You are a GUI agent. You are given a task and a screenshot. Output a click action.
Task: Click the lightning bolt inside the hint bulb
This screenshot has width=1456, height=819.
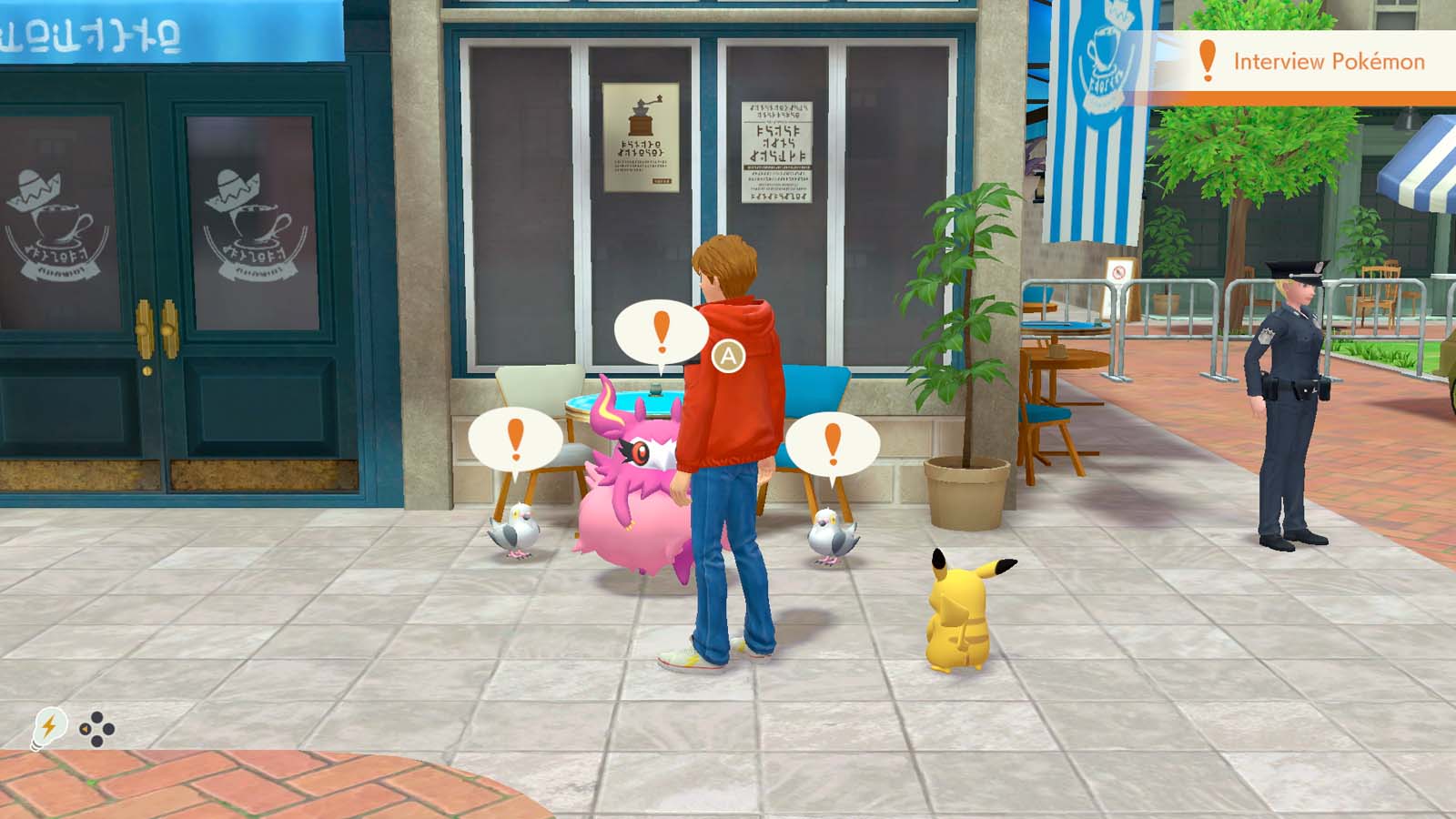coord(47,725)
